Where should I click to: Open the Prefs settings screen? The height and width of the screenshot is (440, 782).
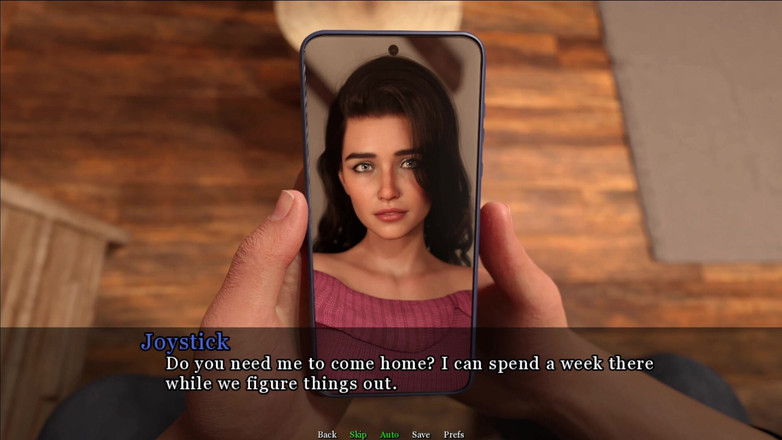pyautogui.click(x=454, y=434)
